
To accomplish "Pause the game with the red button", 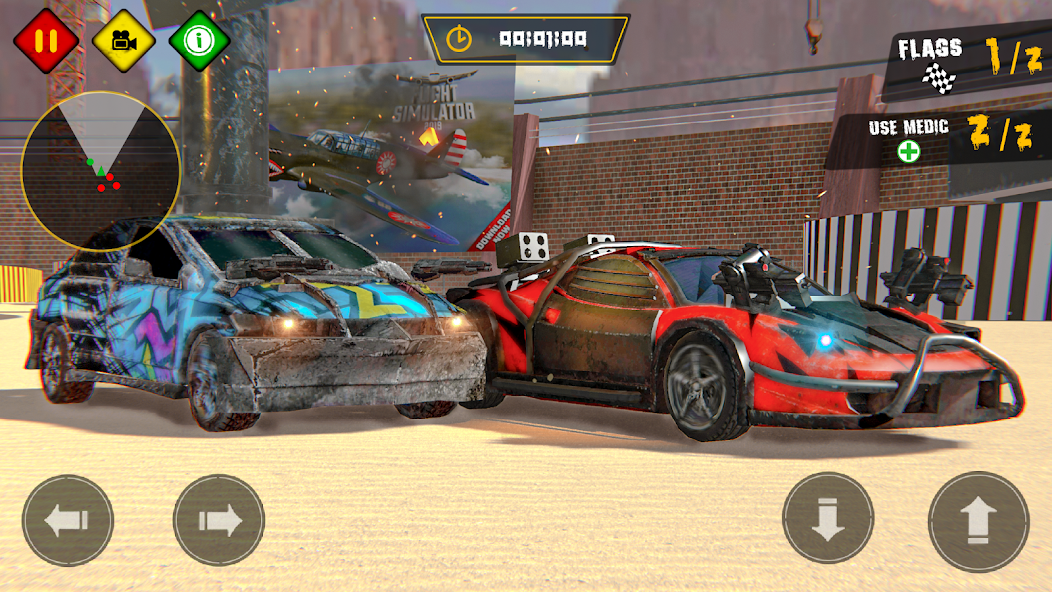I will [45, 42].
